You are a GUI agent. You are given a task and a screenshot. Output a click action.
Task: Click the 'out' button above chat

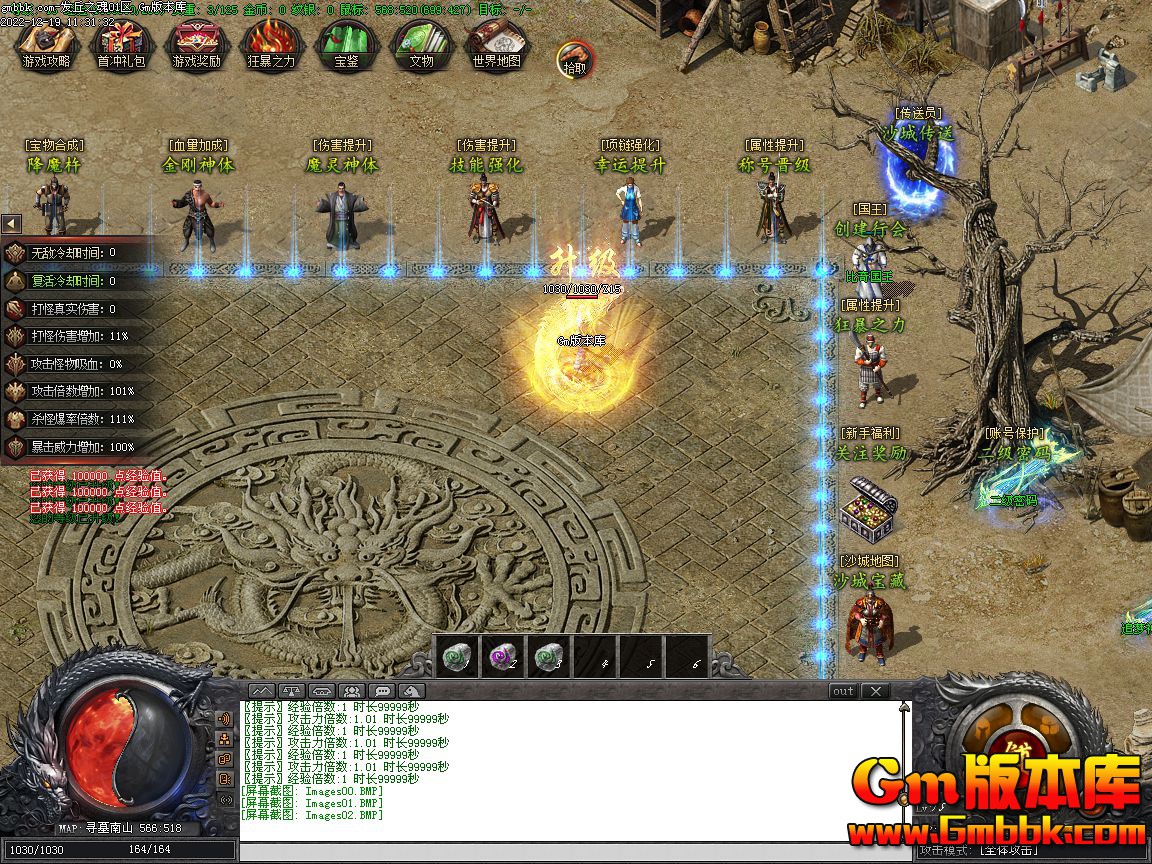tap(843, 691)
